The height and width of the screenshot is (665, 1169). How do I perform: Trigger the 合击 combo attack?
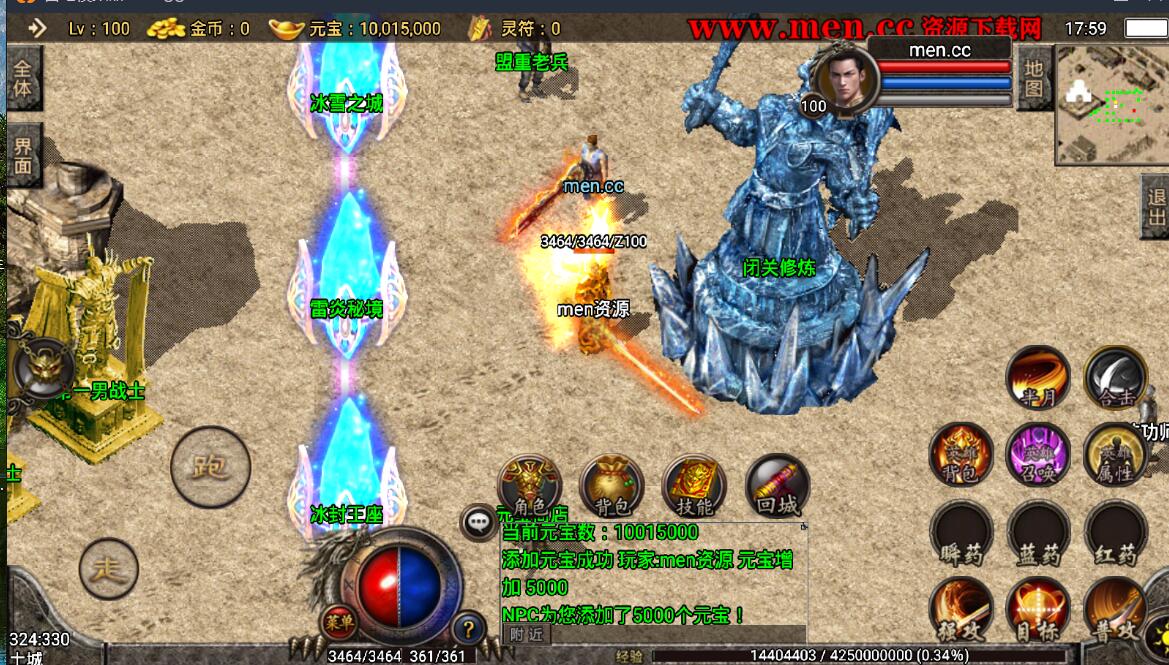1115,378
